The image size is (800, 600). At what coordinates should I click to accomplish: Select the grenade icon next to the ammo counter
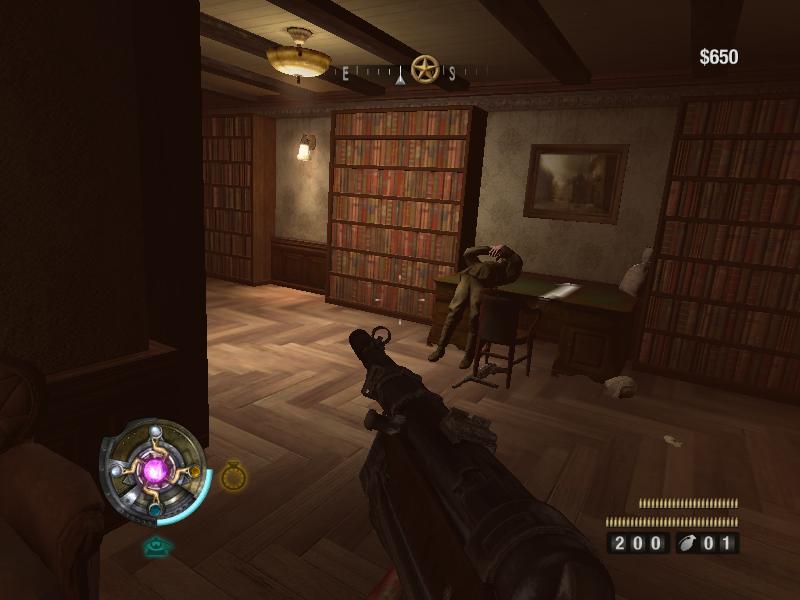690,544
